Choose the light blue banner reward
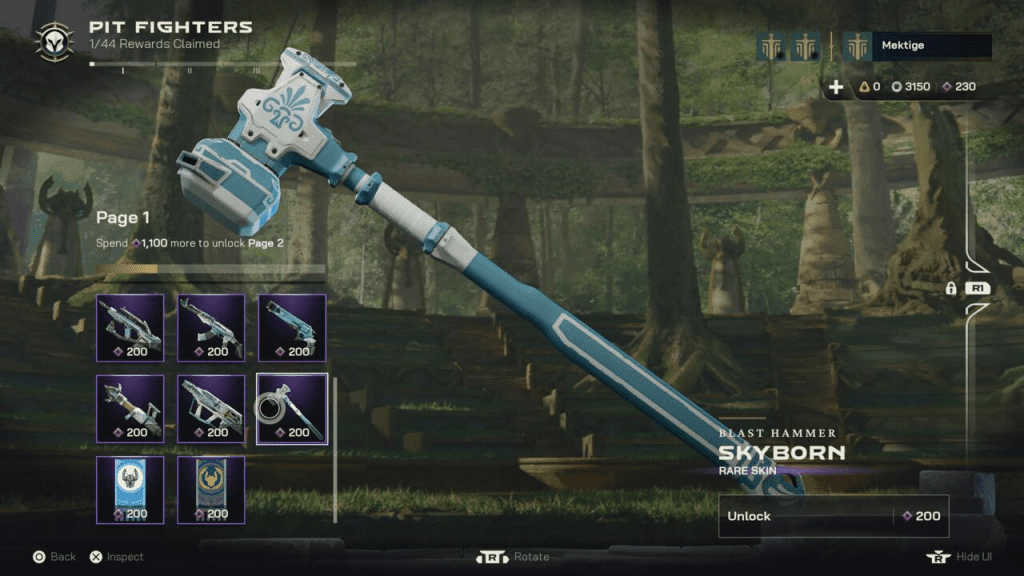The image size is (1024, 576). point(130,489)
